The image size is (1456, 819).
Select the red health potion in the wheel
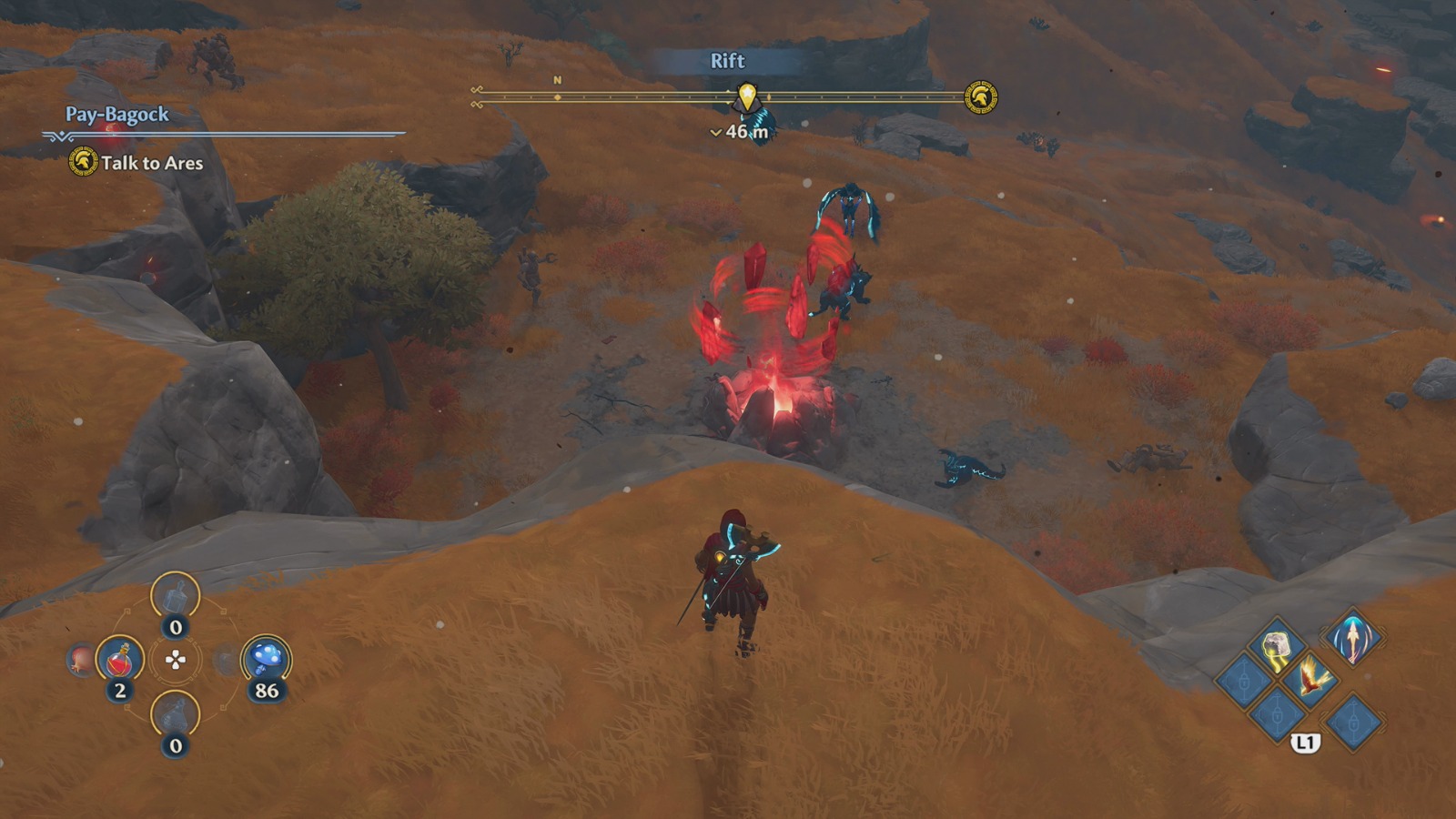click(119, 660)
